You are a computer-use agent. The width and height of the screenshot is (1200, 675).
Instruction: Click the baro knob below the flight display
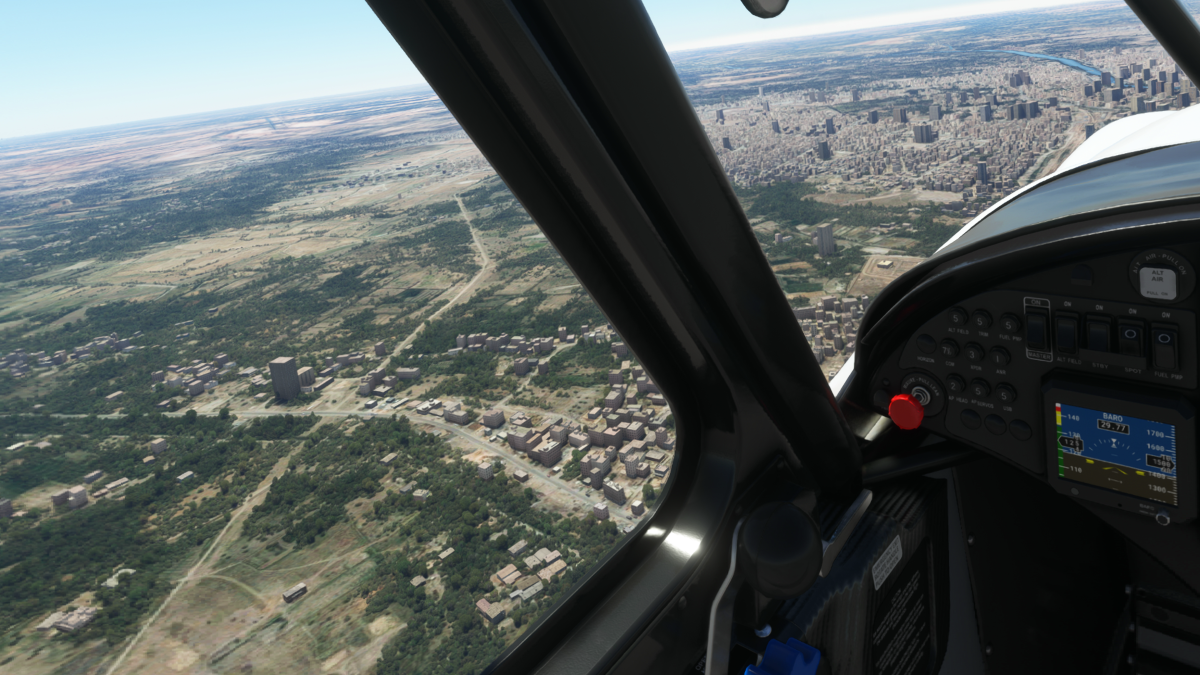(1162, 518)
